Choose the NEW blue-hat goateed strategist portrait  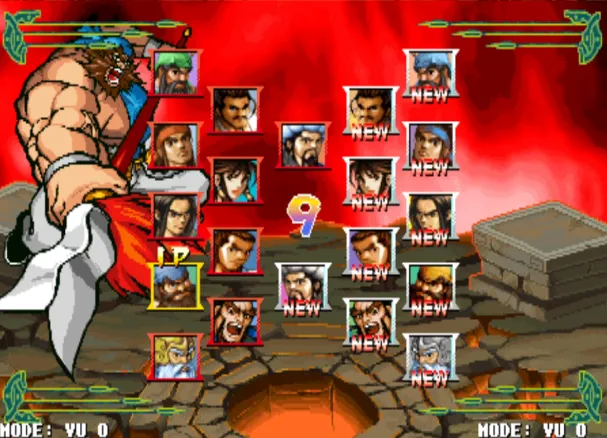pyautogui.click(x=302, y=286)
